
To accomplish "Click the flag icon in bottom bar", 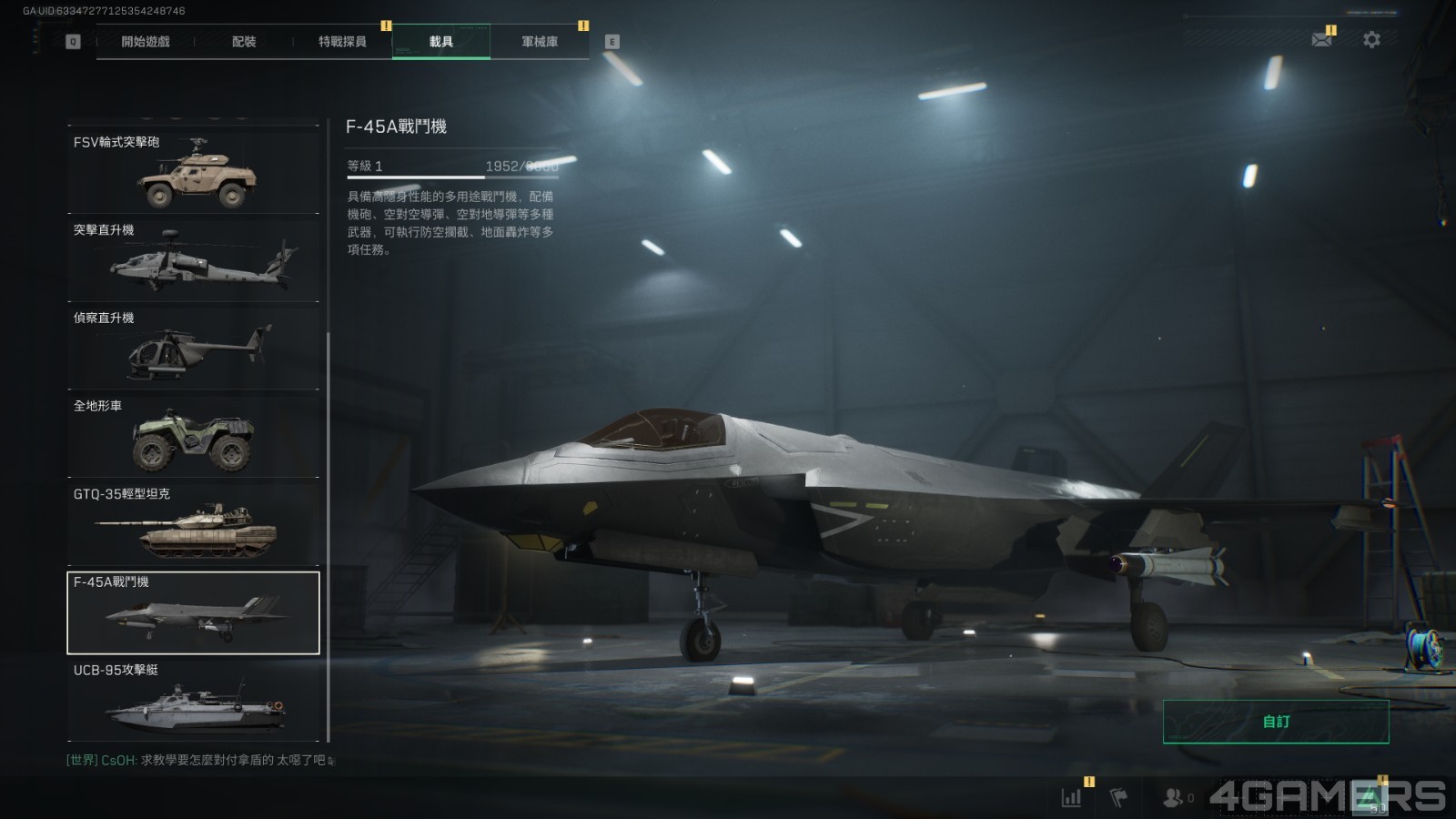I will (x=1119, y=798).
